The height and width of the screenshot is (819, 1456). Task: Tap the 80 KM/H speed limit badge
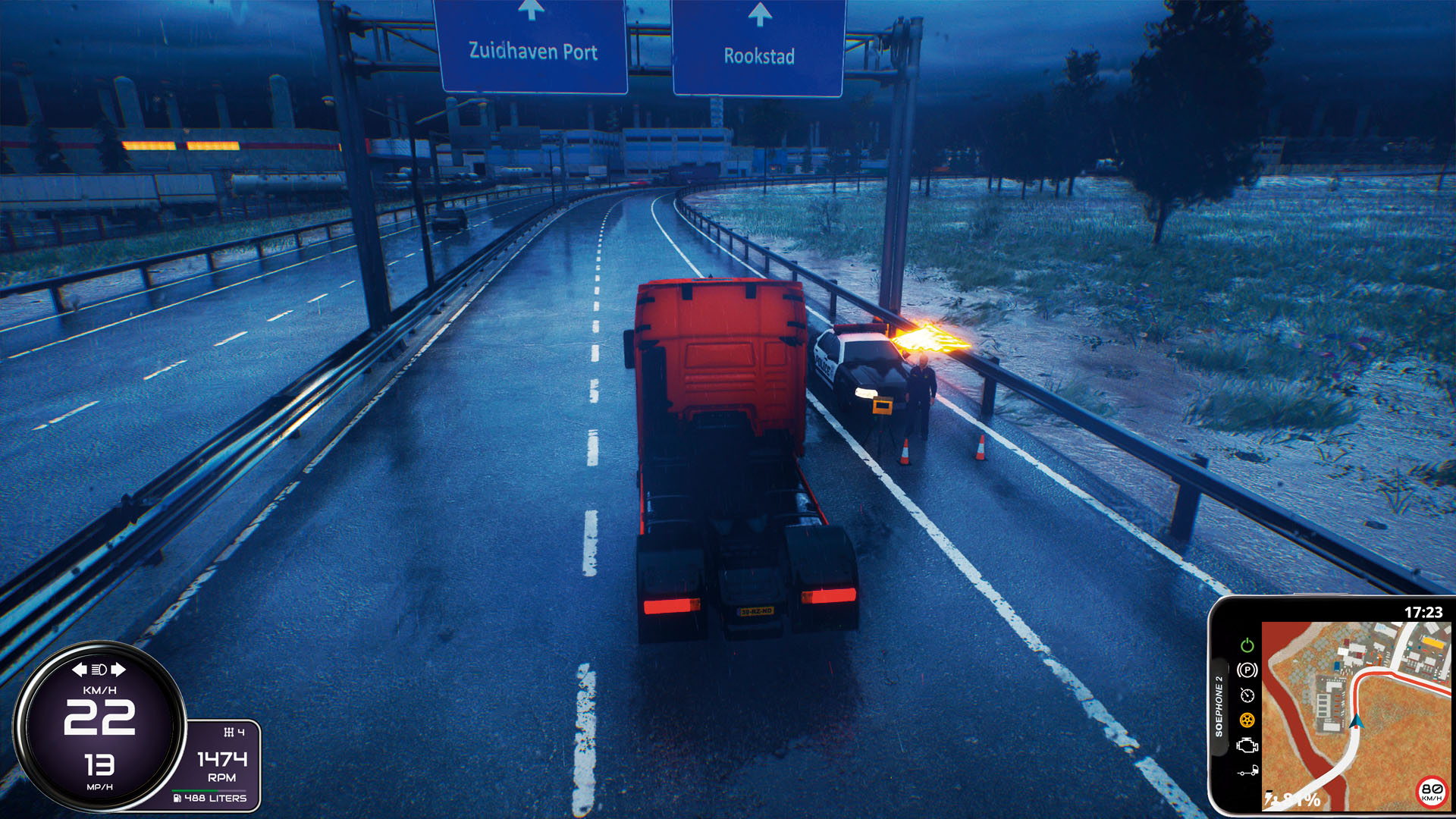(x=1431, y=792)
